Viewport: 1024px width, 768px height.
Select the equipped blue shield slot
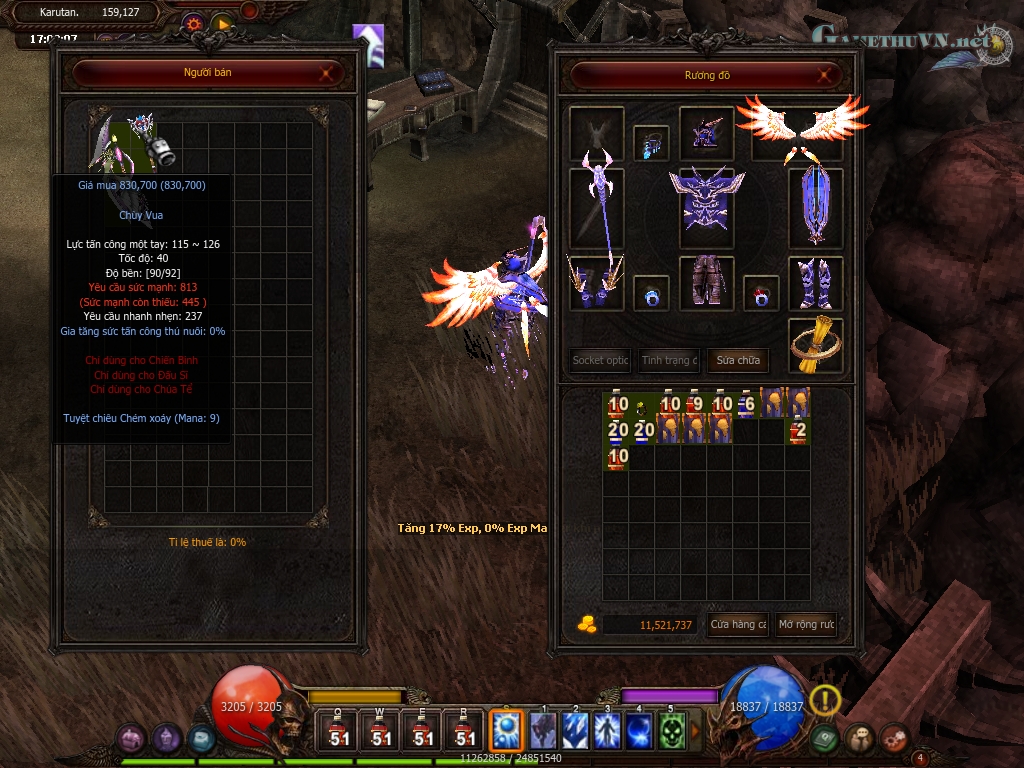coord(816,207)
